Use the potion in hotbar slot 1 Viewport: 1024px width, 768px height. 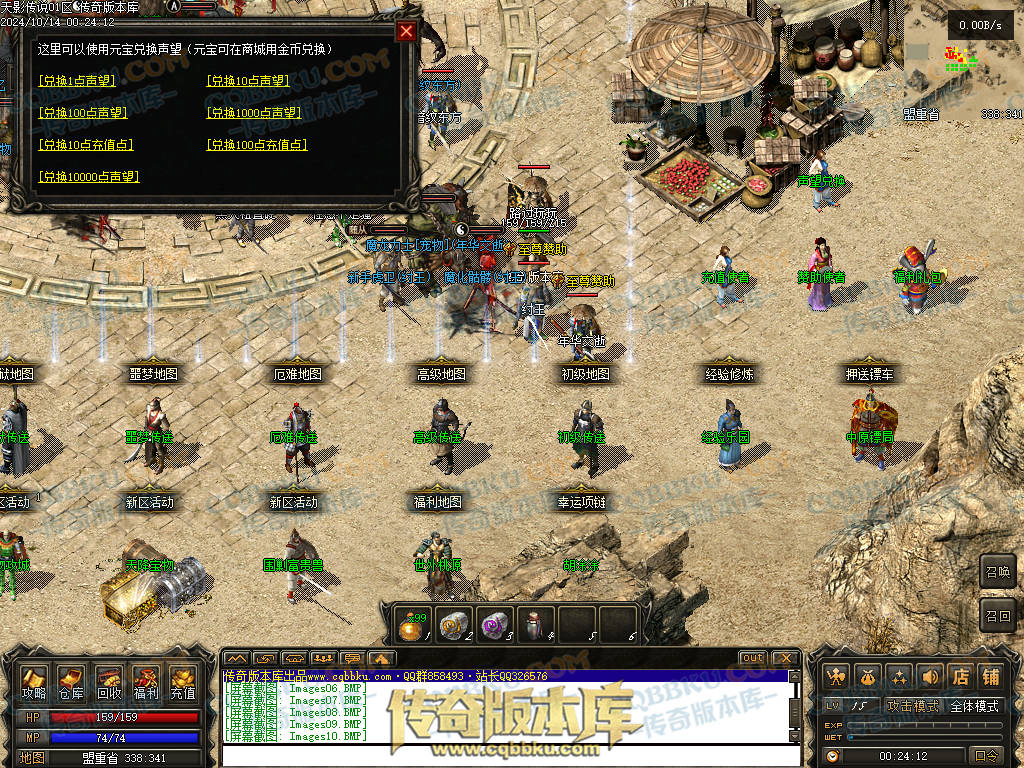point(413,623)
